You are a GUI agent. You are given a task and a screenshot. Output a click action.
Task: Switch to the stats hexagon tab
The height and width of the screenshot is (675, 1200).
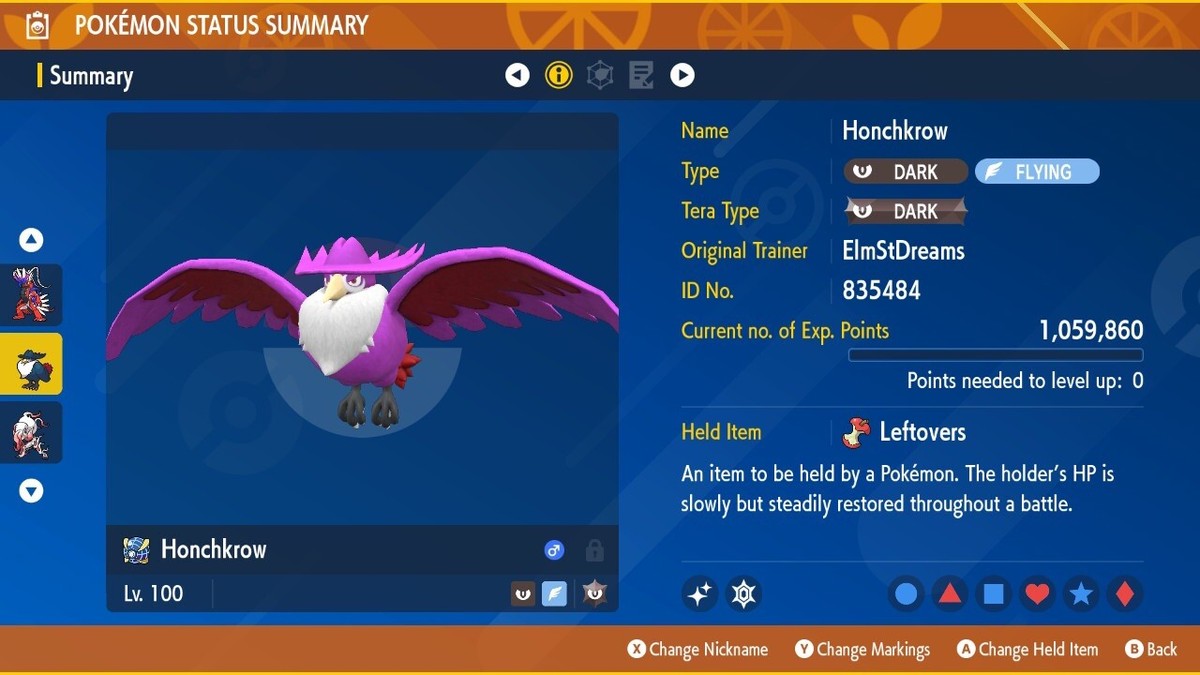[600, 75]
